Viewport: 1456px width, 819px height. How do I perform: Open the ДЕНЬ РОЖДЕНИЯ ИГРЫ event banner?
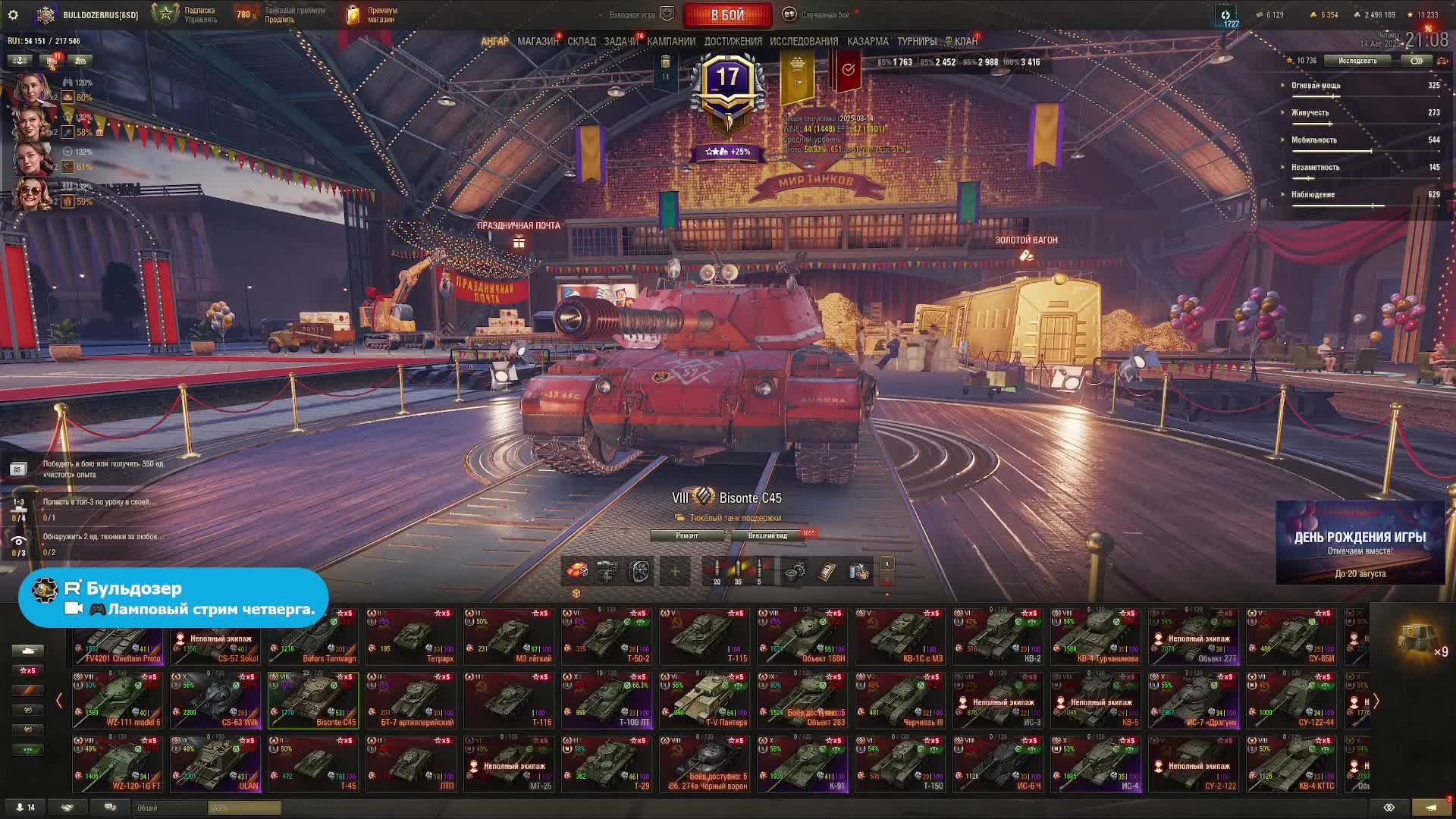(1360, 542)
